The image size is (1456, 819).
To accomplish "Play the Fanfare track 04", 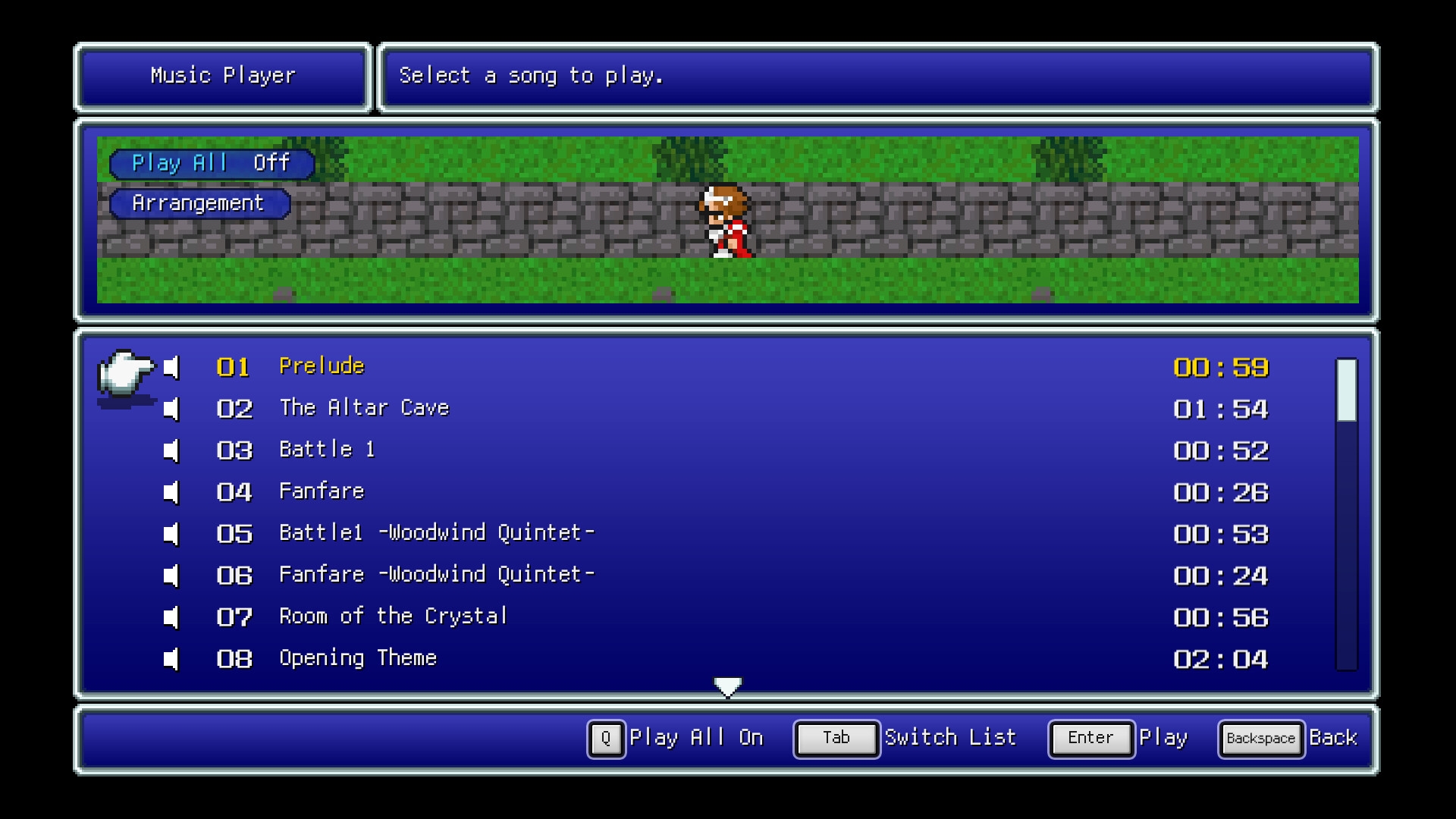I will tap(322, 492).
